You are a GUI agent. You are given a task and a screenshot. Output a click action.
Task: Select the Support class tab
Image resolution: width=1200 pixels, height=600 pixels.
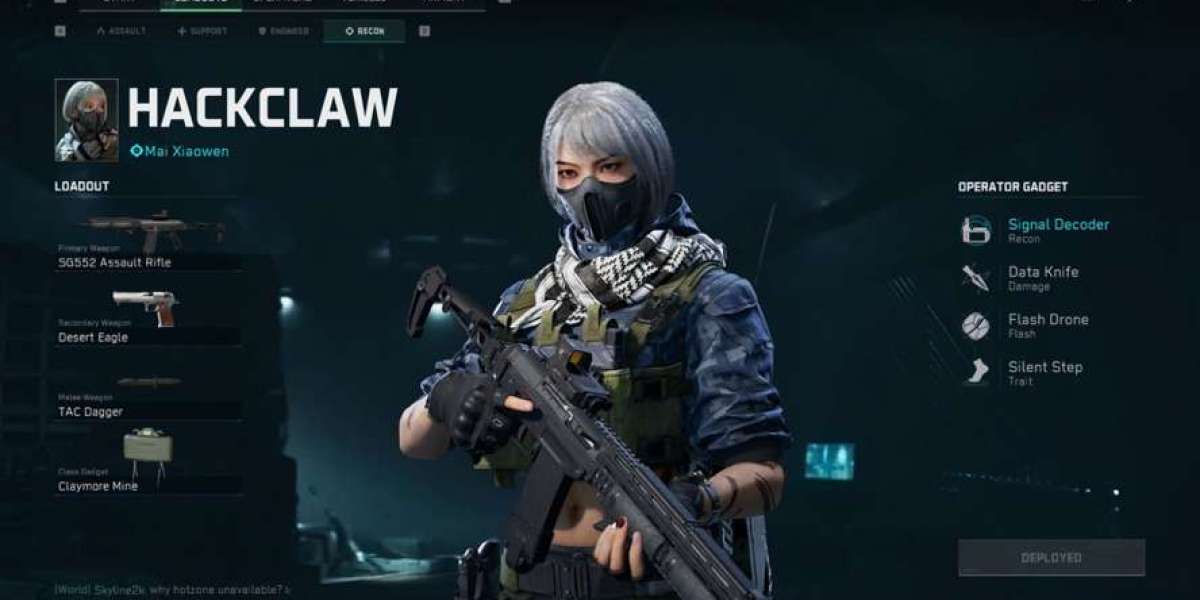click(202, 31)
